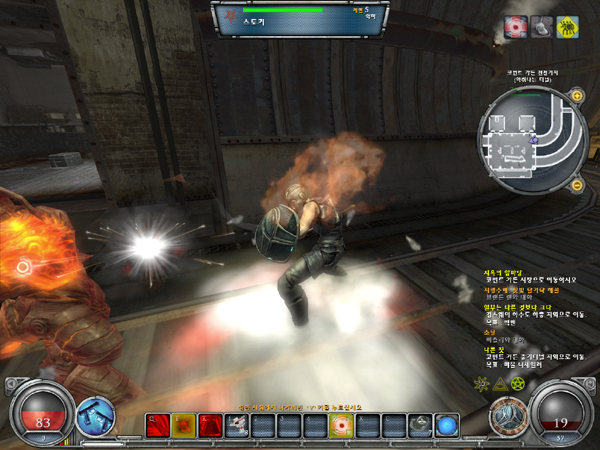
Task: Activate the glowing blue orb hotbar slot
Action: [x=447, y=426]
